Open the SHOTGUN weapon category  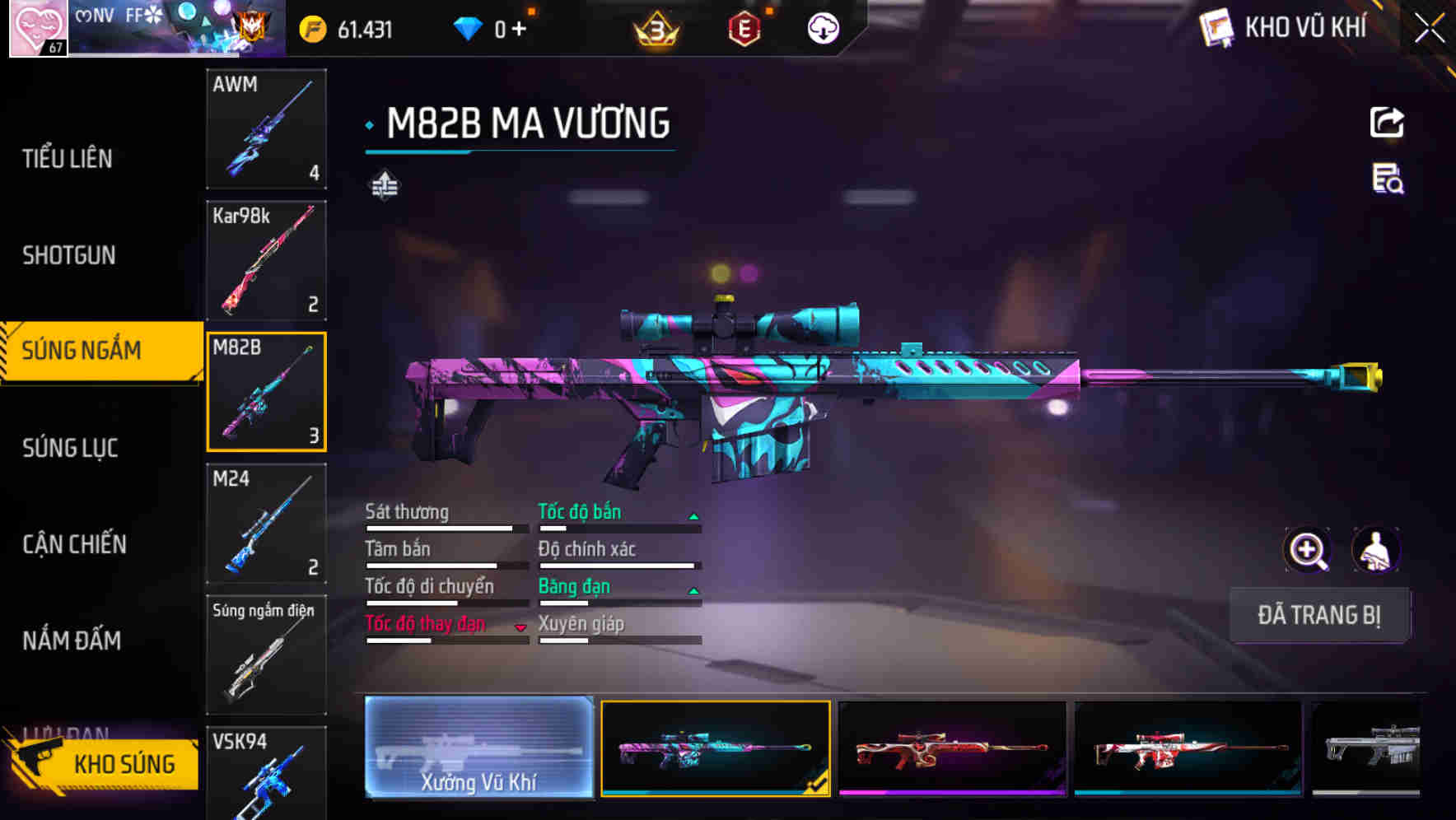pyautogui.click(x=69, y=256)
